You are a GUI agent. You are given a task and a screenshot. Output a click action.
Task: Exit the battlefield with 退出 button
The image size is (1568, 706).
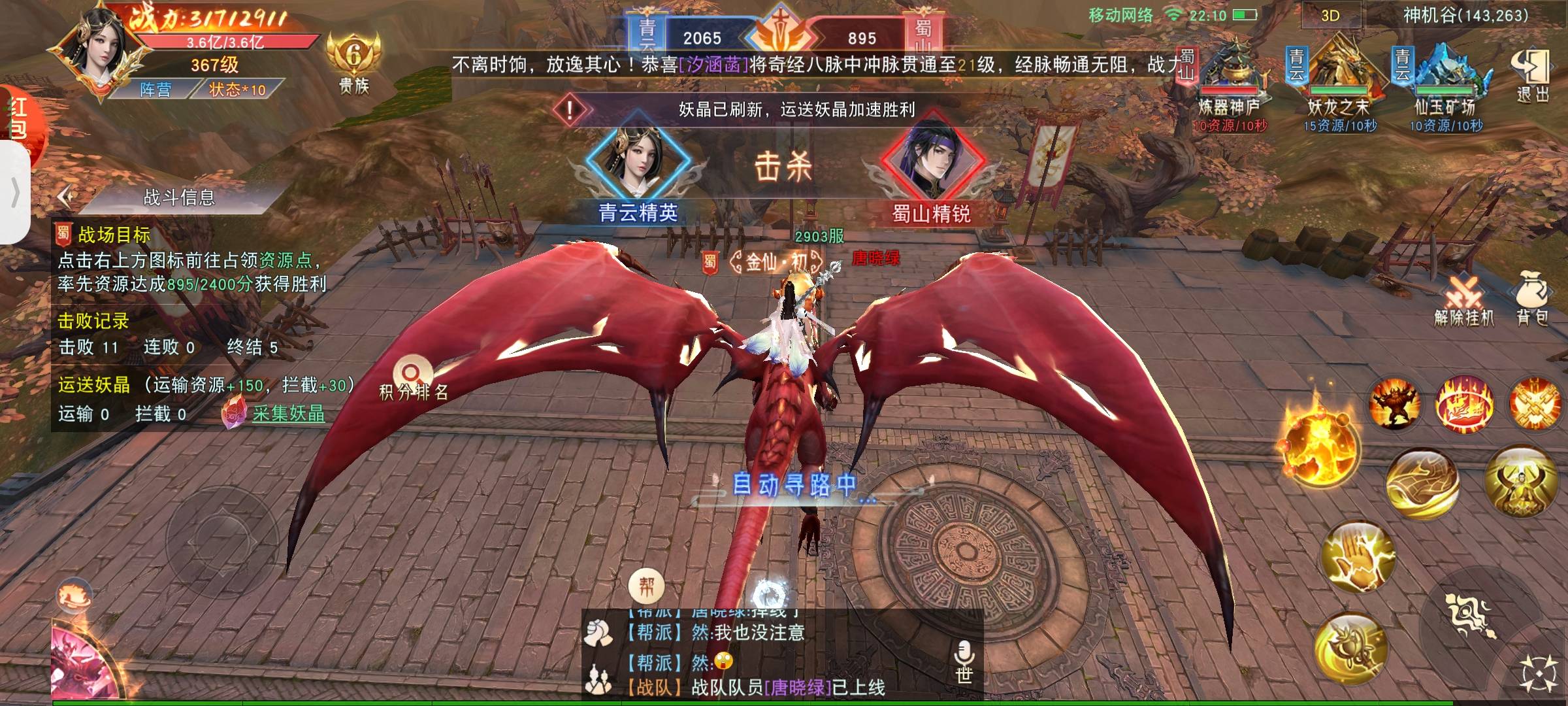click(1532, 76)
